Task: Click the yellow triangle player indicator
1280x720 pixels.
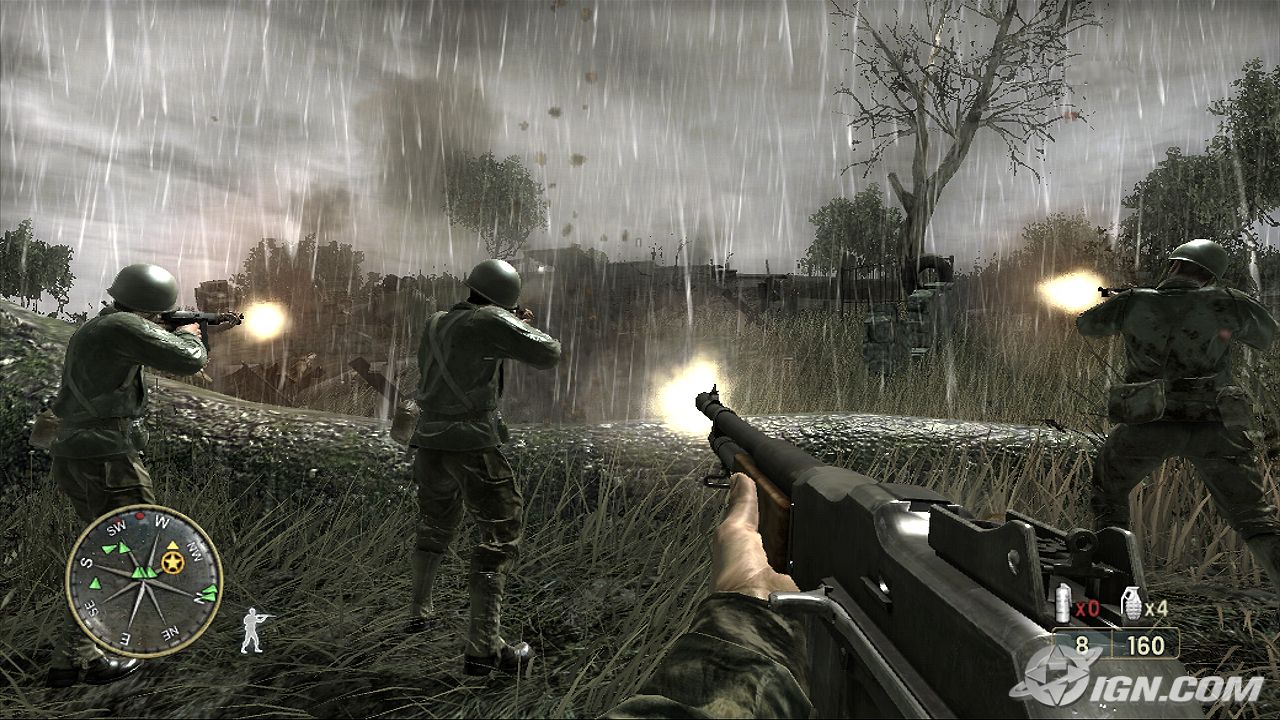Action: [172, 546]
